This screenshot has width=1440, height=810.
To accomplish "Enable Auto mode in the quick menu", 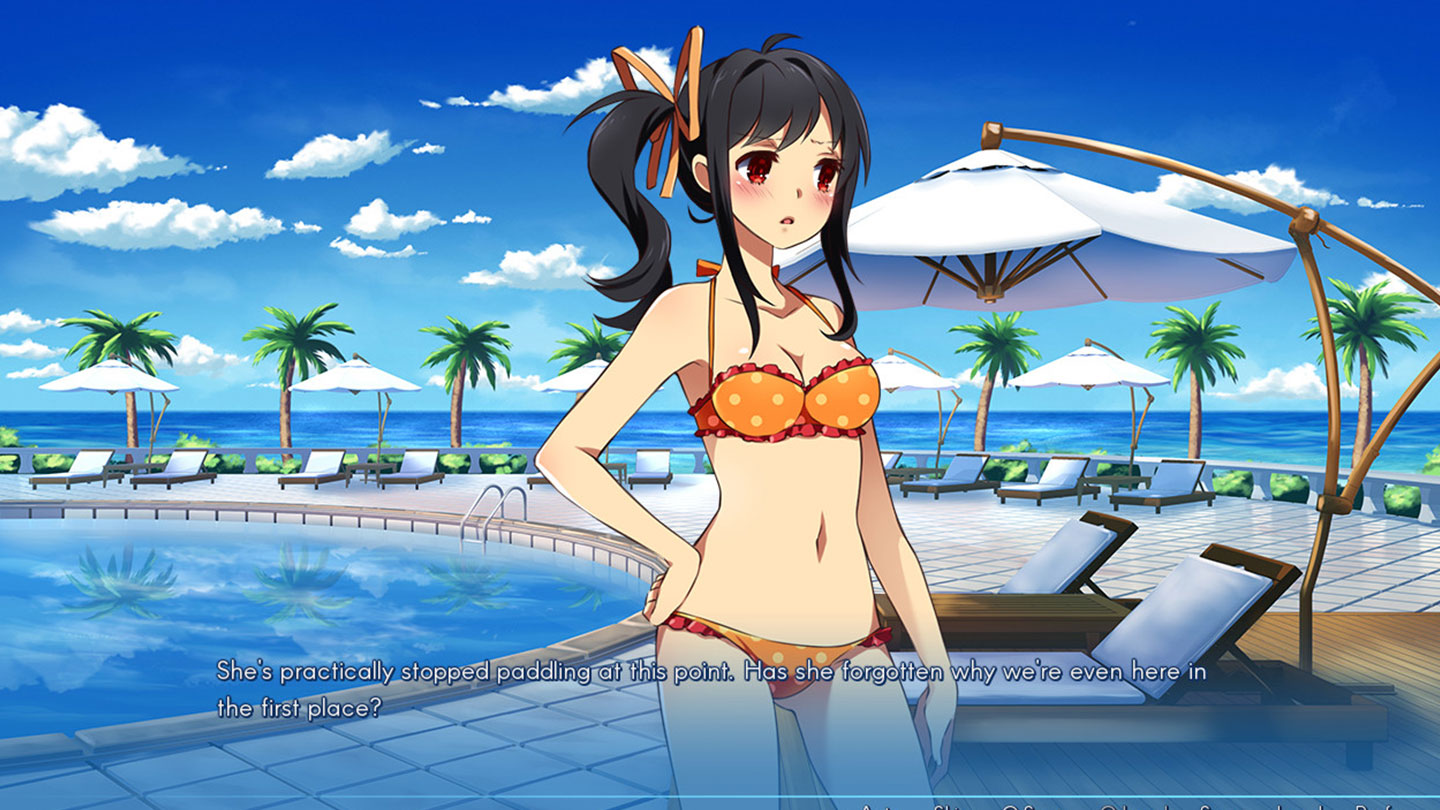I will tap(878, 807).
